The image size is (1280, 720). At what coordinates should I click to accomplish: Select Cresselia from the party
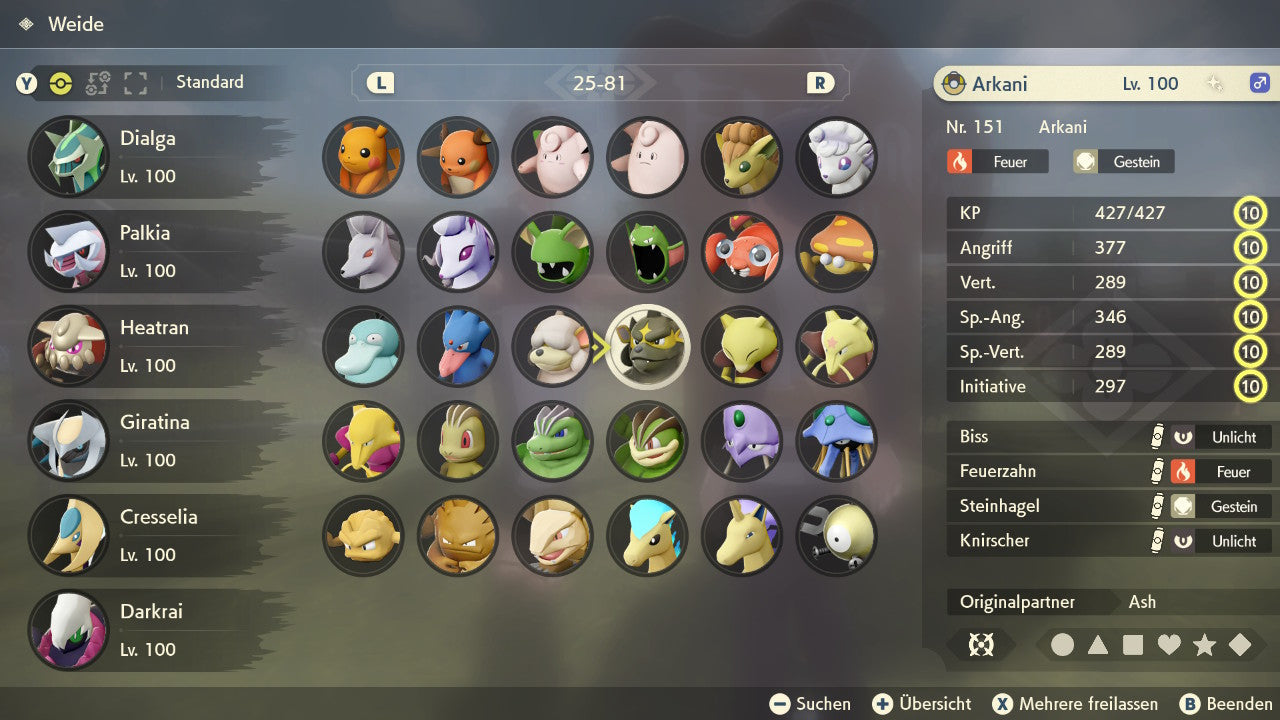pyautogui.click(x=150, y=535)
